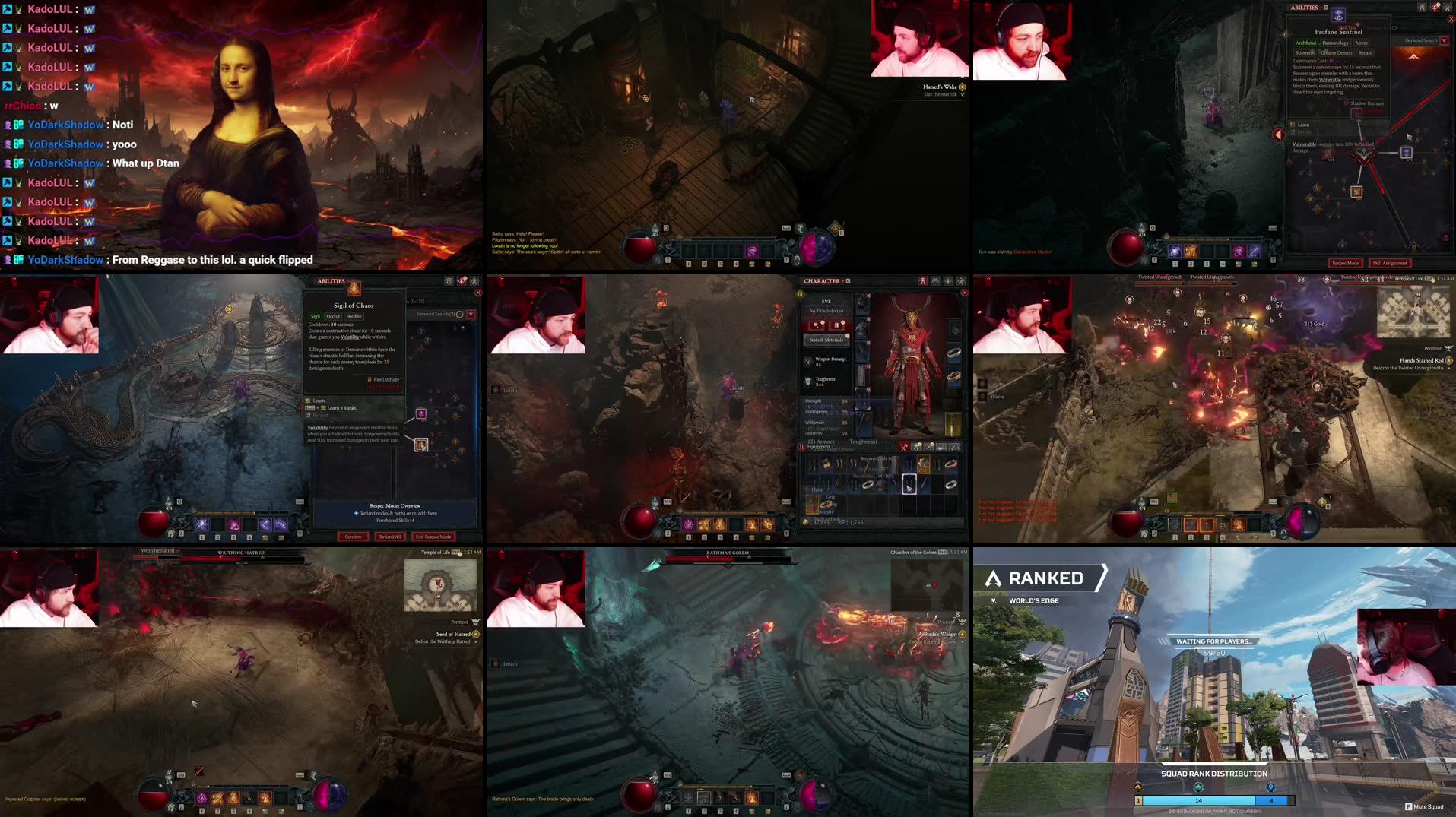This screenshot has height=817, width=1456.
Task: Click the Sigil of Chaos skill icon
Action: [354, 287]
